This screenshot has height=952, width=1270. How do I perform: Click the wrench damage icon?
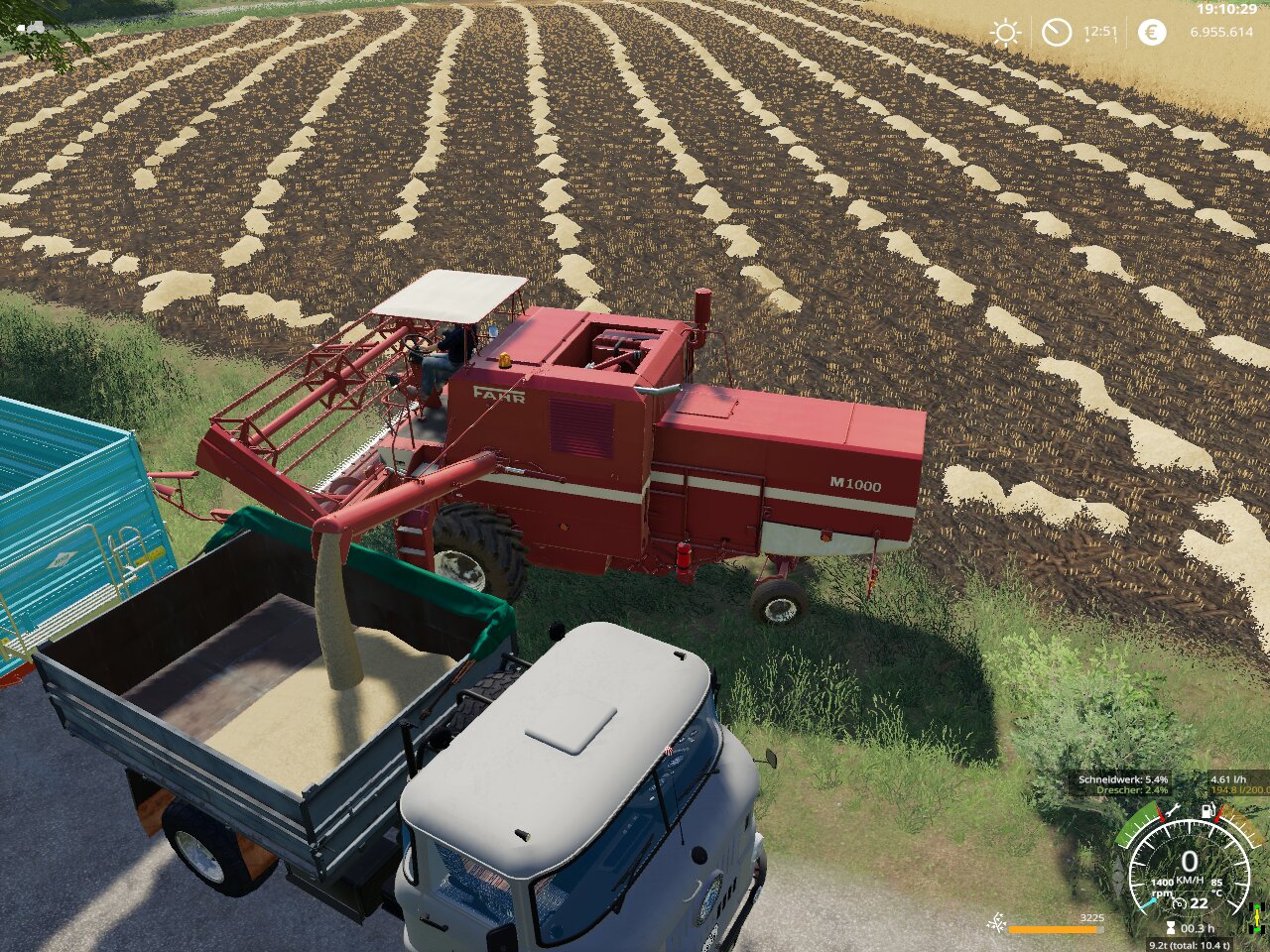[x=1172, y=811]
